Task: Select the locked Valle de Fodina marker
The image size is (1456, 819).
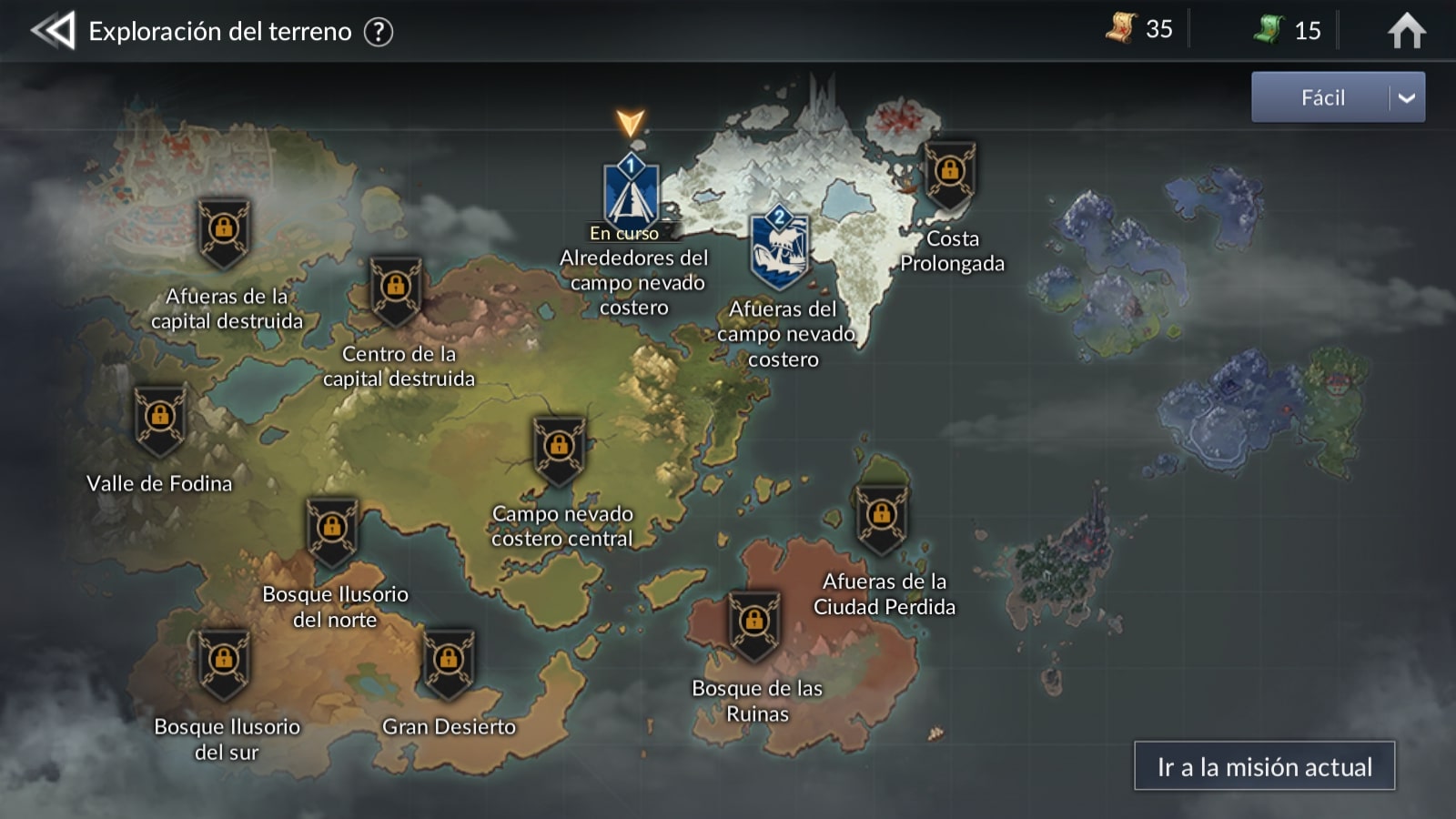Action: [x=160, y=420]
